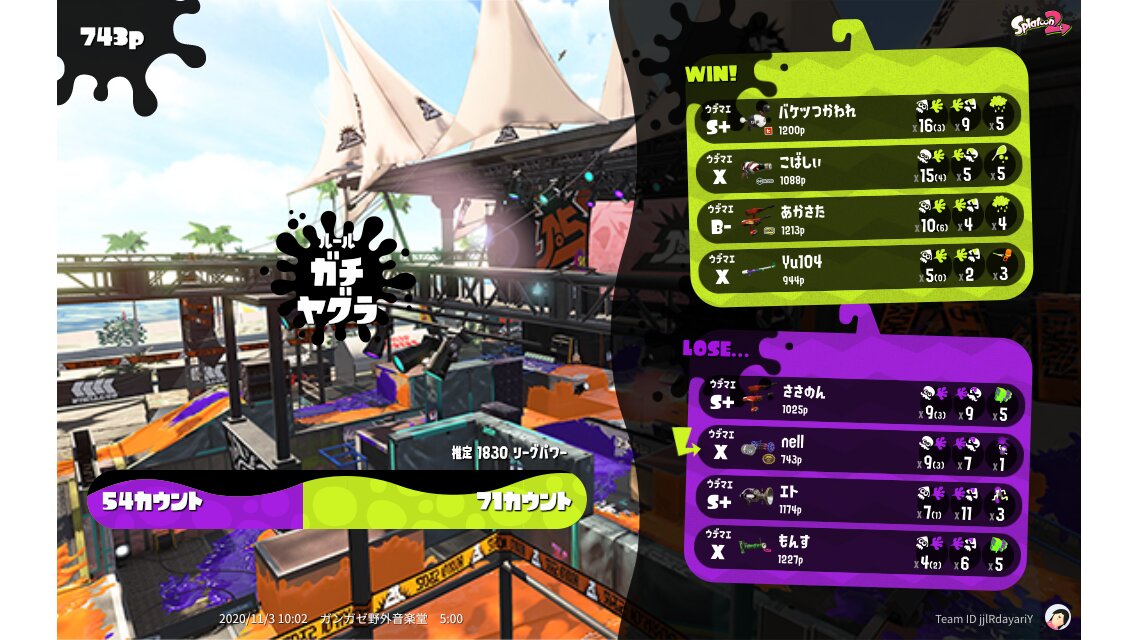Open nell's highlighted result row
Screen dimensions: 1138x640
pyautogui.click(x=860, y=451)
